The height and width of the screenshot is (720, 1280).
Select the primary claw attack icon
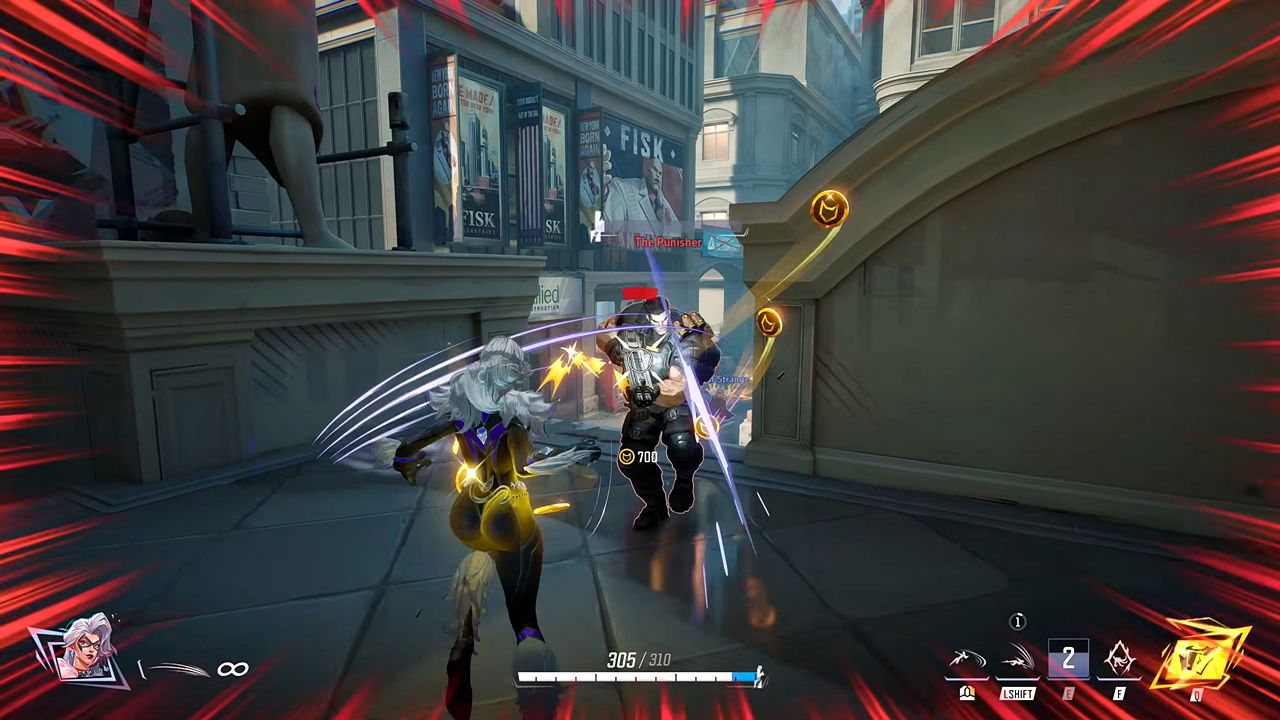968,658
